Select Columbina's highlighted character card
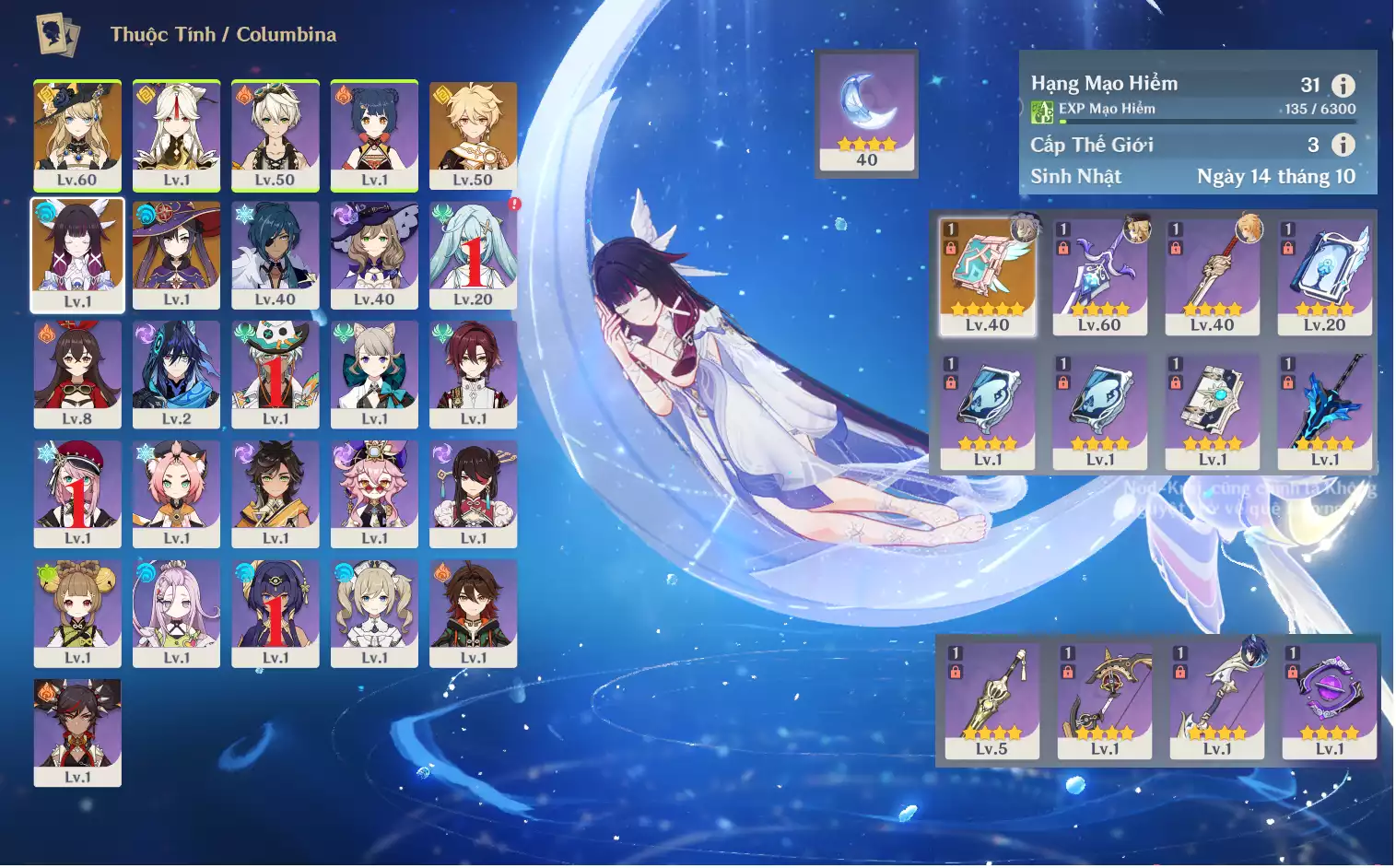This screenshot has width=1396, height=868. click(x=77, y=255)
